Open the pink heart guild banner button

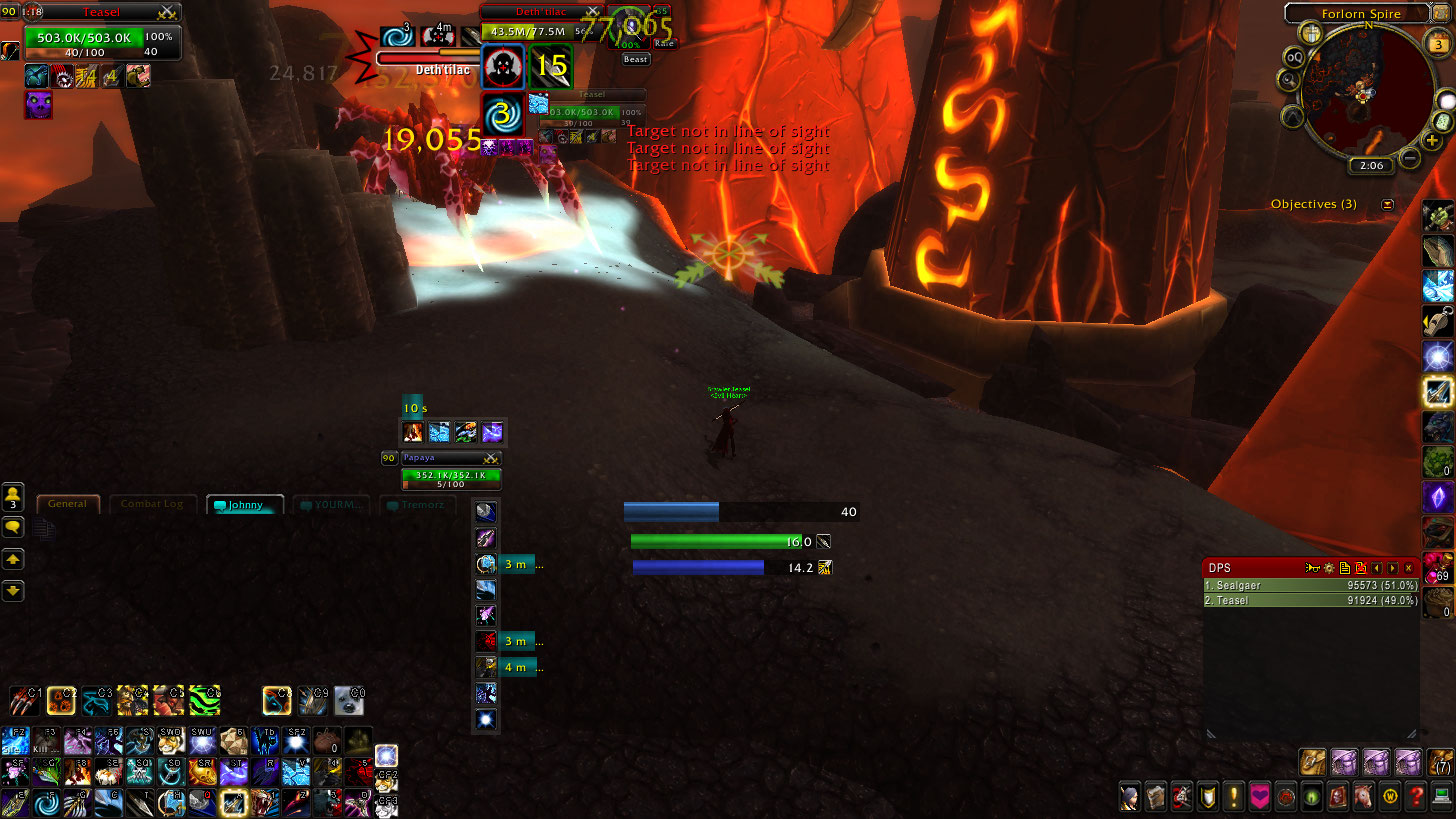point(1260,797)
